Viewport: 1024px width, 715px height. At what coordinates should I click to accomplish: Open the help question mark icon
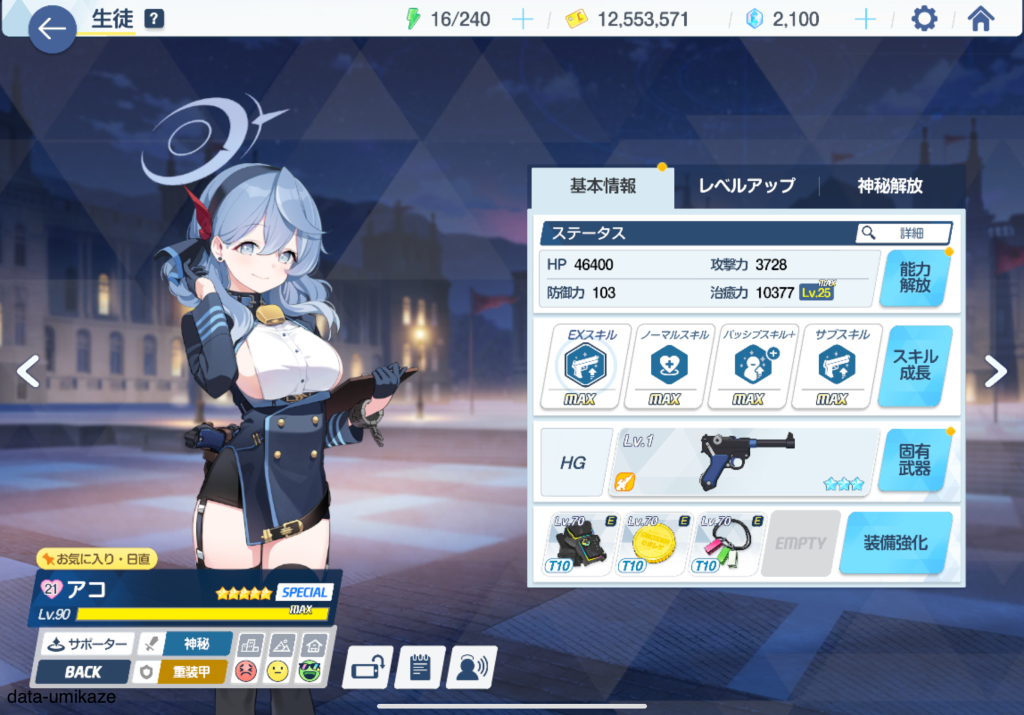(x=153, y=19)
